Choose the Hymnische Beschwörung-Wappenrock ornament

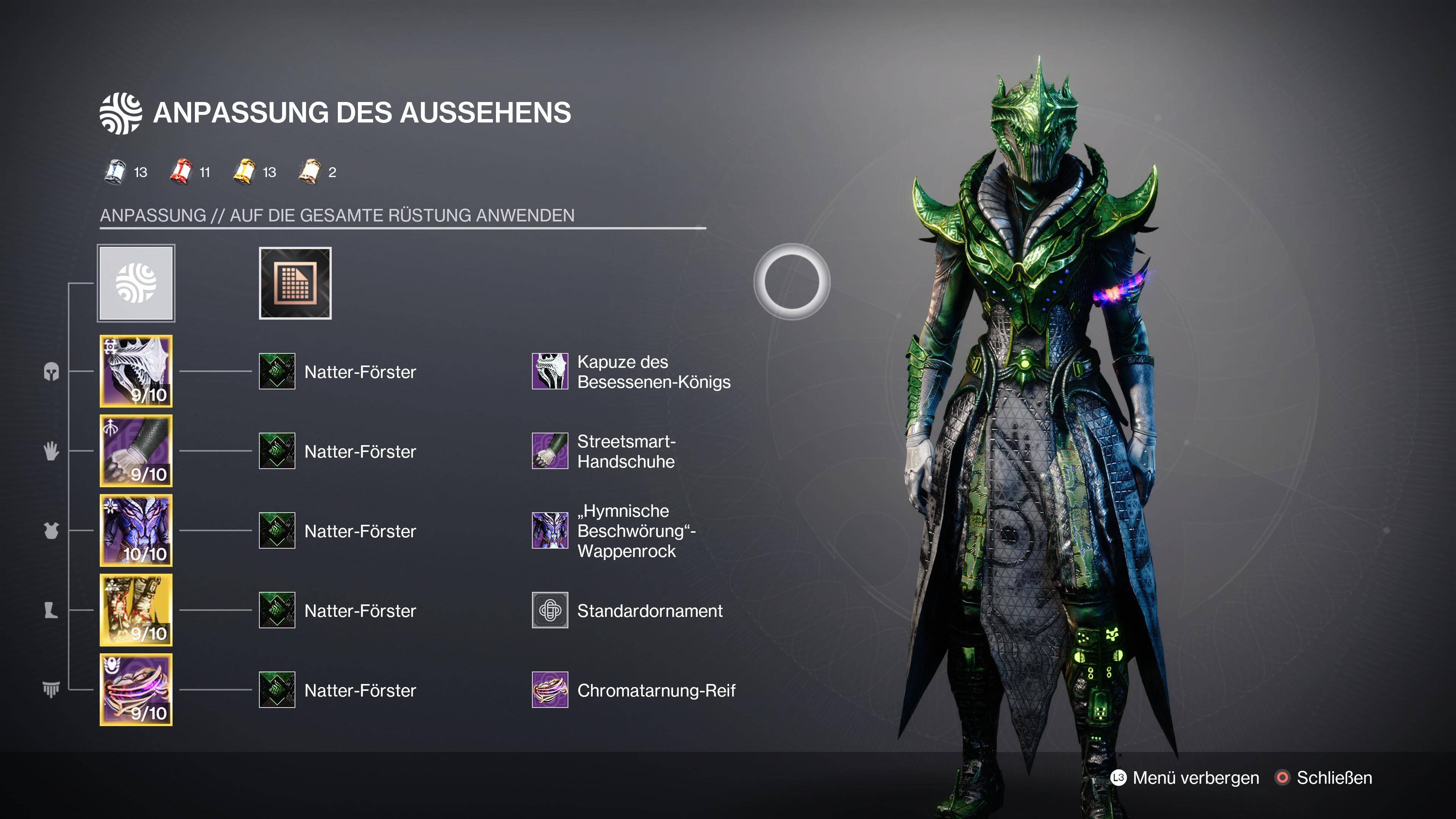coord(550,531)
